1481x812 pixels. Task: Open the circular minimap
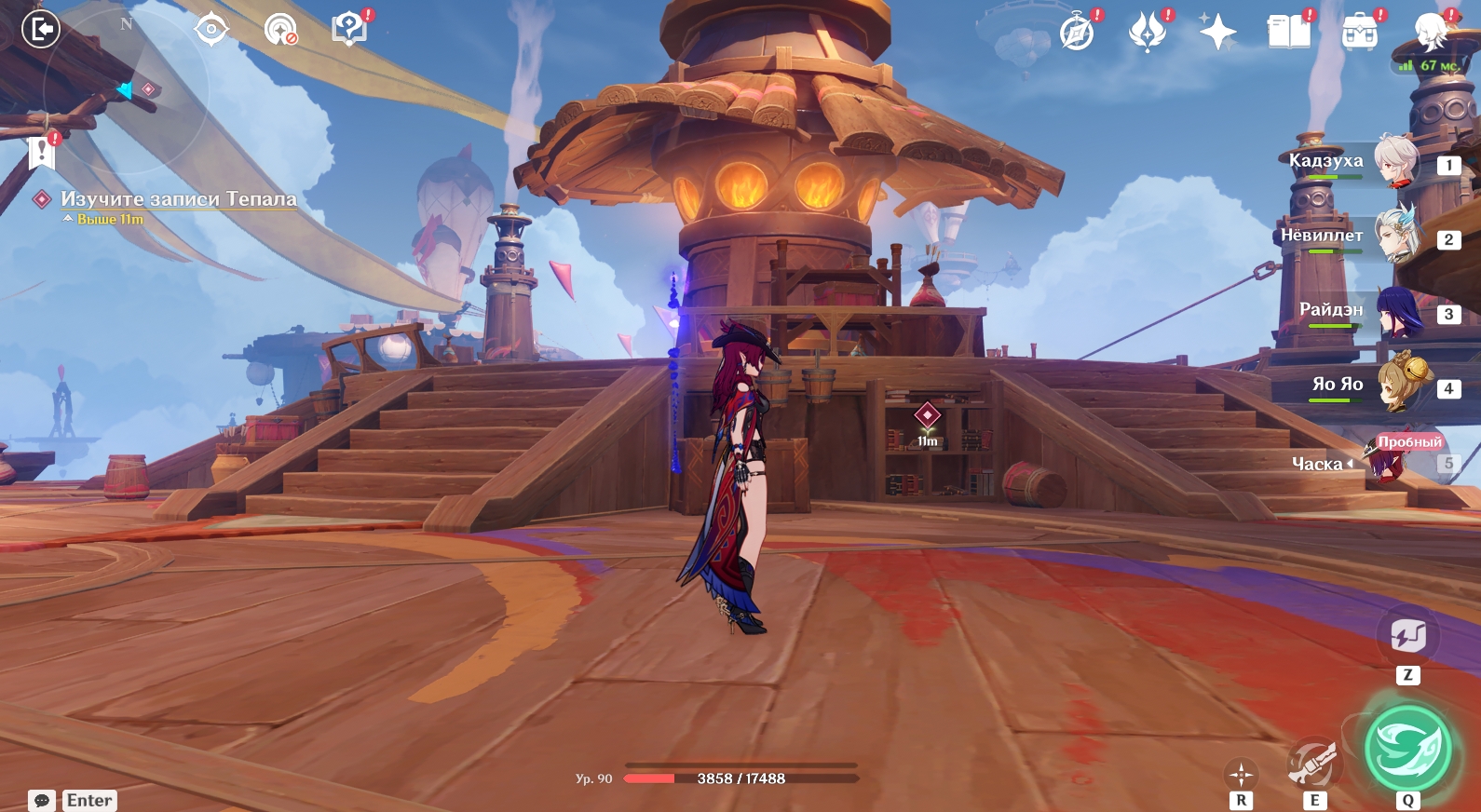(x=126, y=91)
